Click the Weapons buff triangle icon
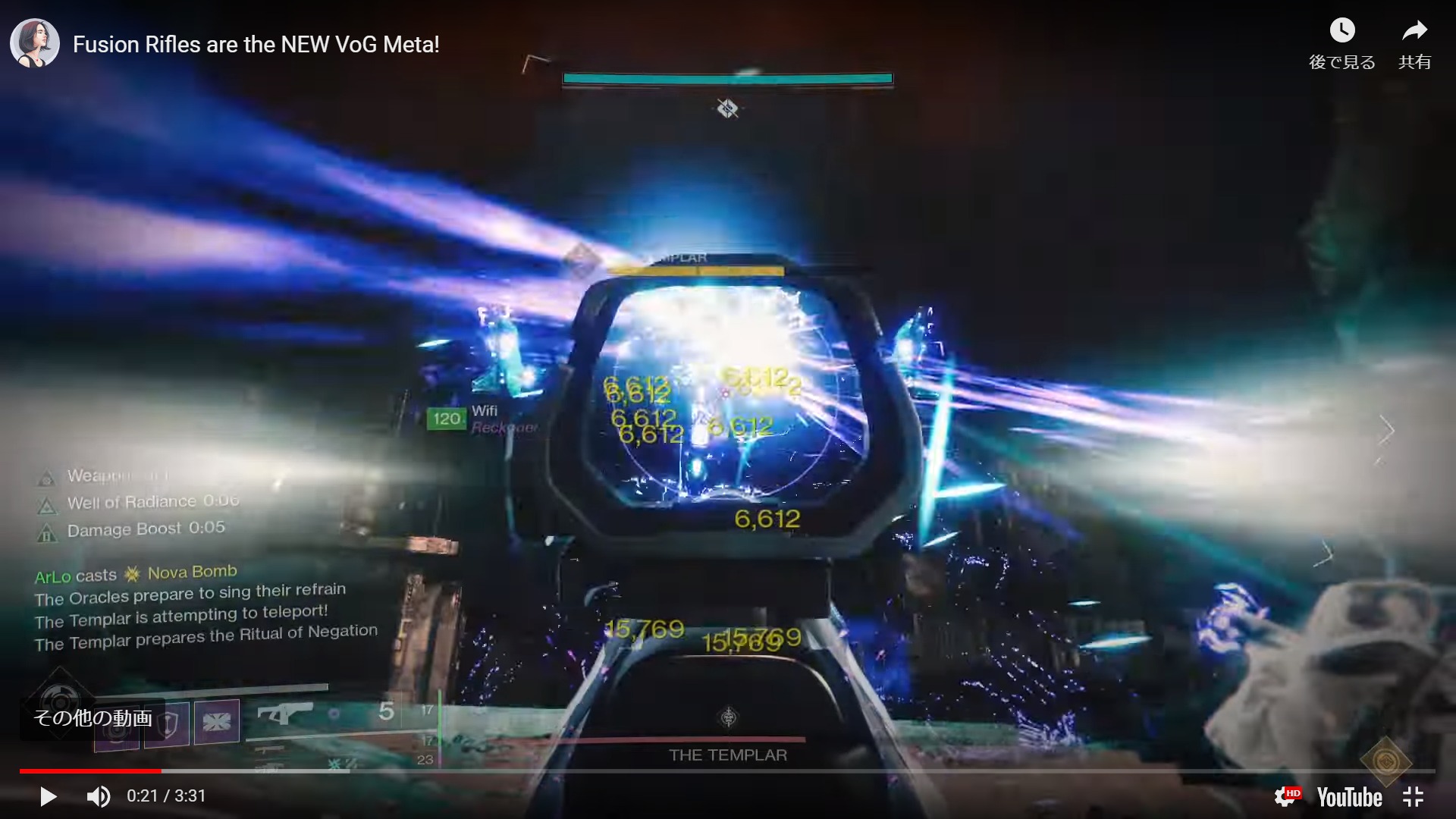 [47, 479]
